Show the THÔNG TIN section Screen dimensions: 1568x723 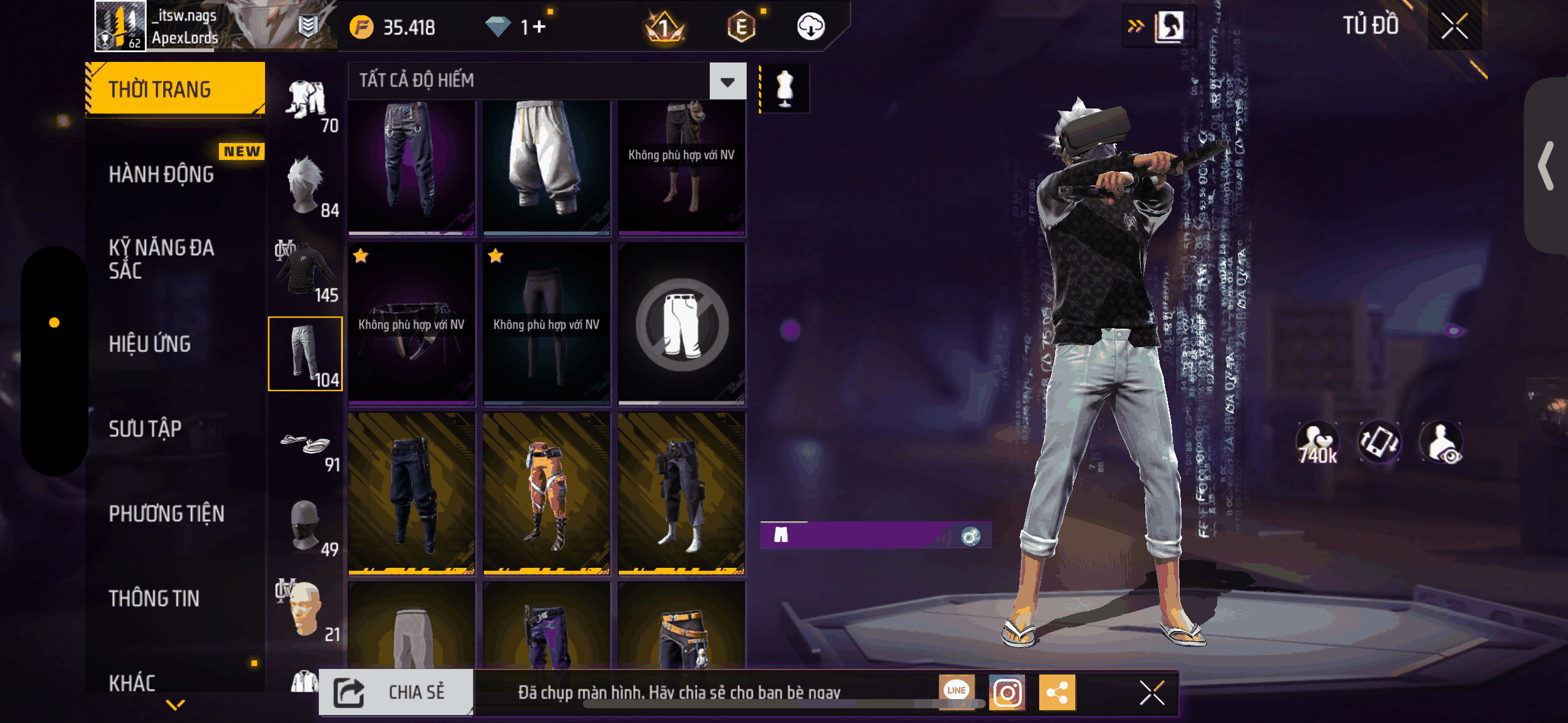pos(154,598)
